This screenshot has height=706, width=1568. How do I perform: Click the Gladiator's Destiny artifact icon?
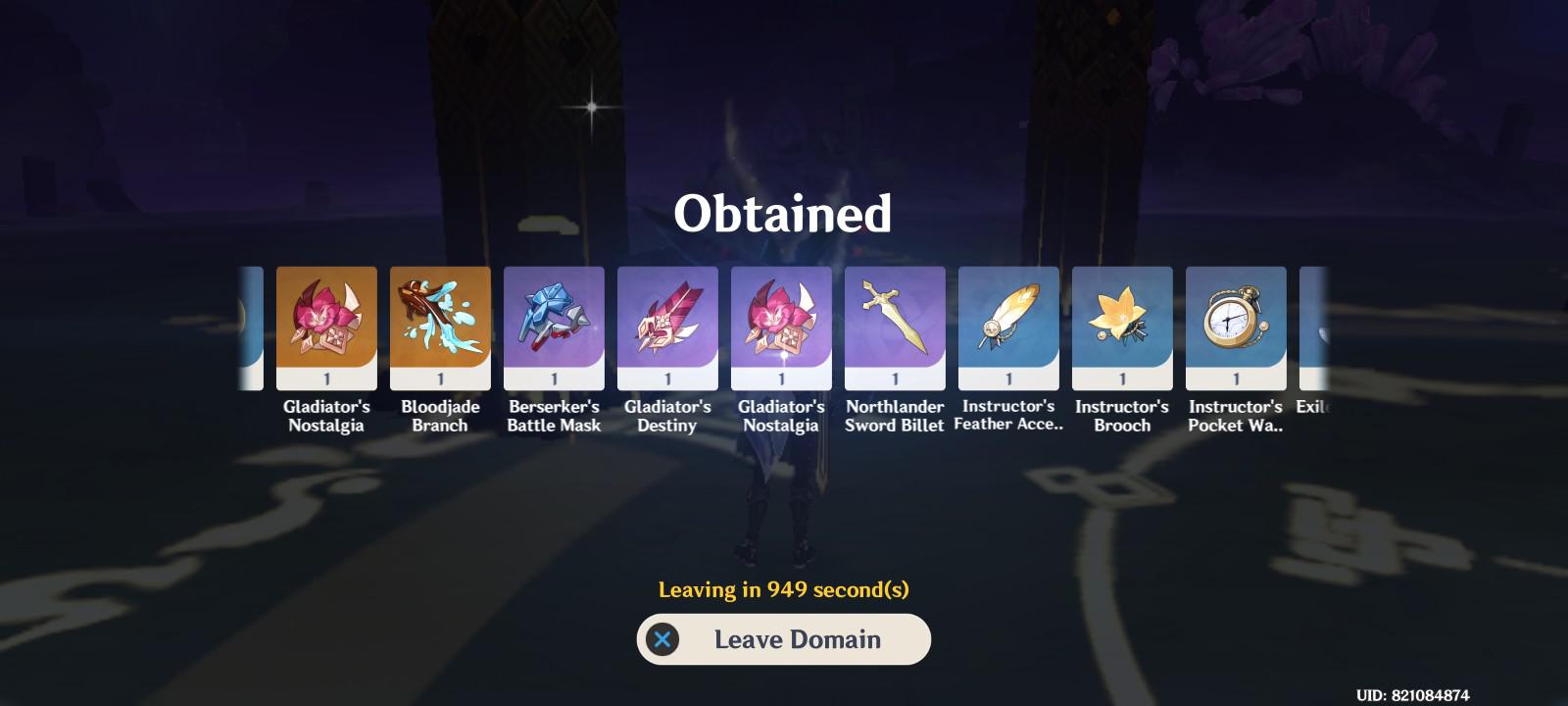pos(666,324)
